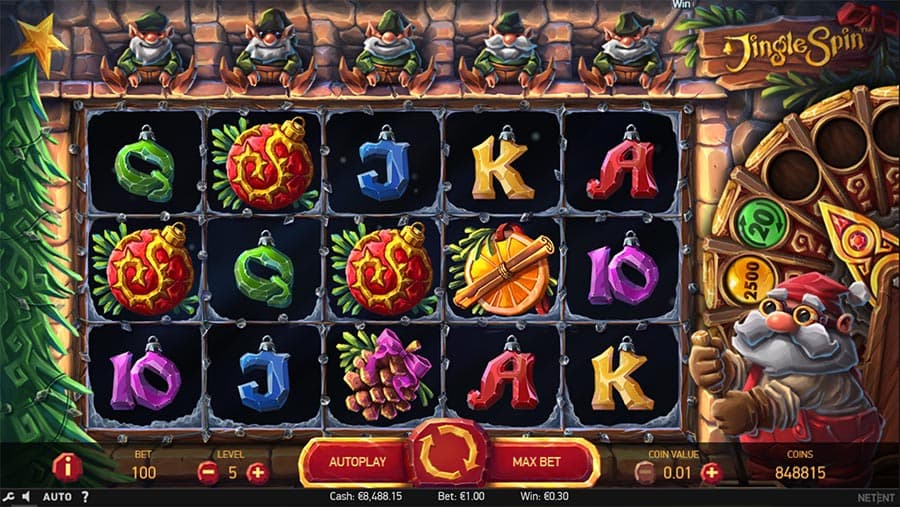
Task: Open the AUTO options in the bottom bar
Action: tap(57, 497)
